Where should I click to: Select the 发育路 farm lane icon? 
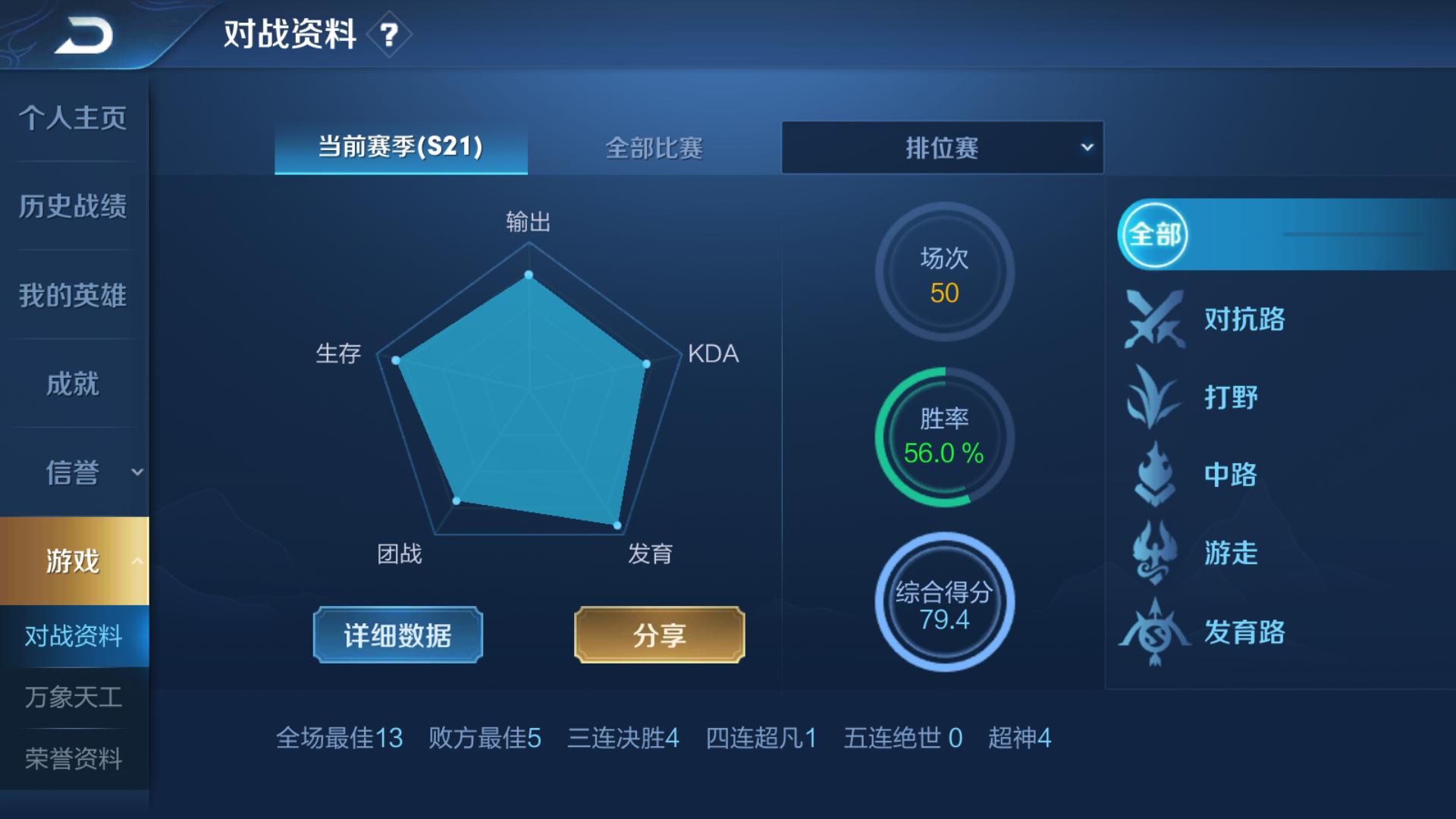tap(1153, 629)
